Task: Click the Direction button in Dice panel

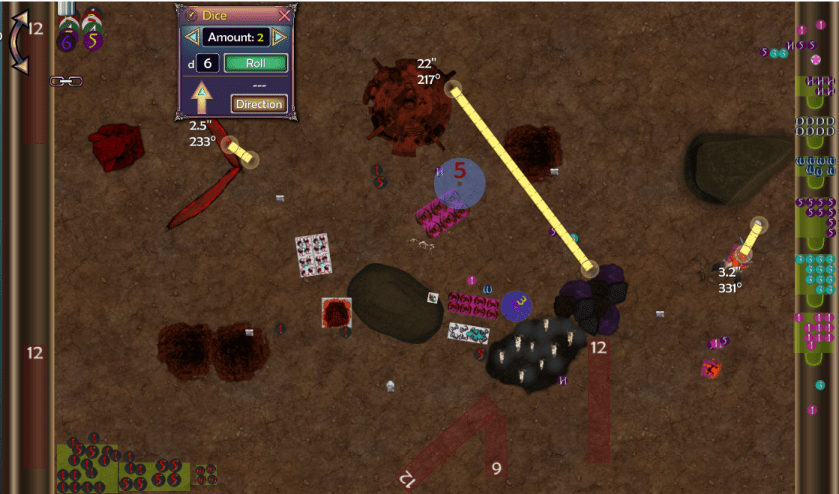Action: point(259,103)
